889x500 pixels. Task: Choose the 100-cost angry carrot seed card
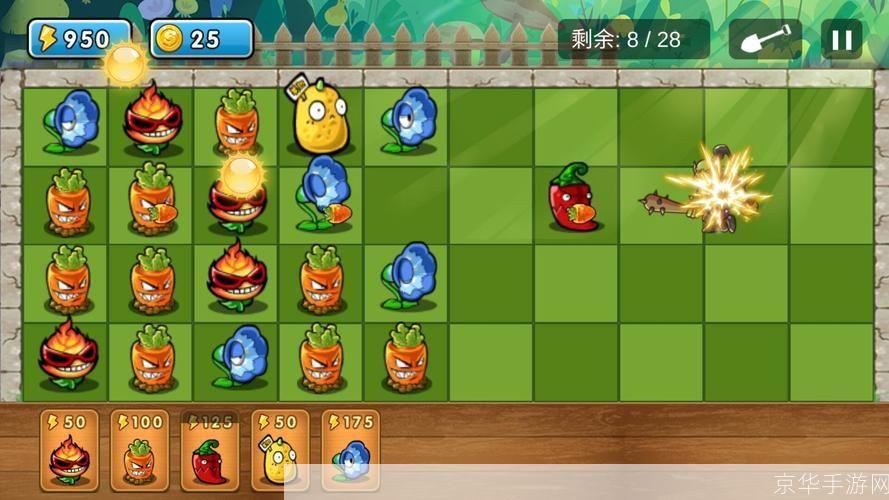pos(139,451)
